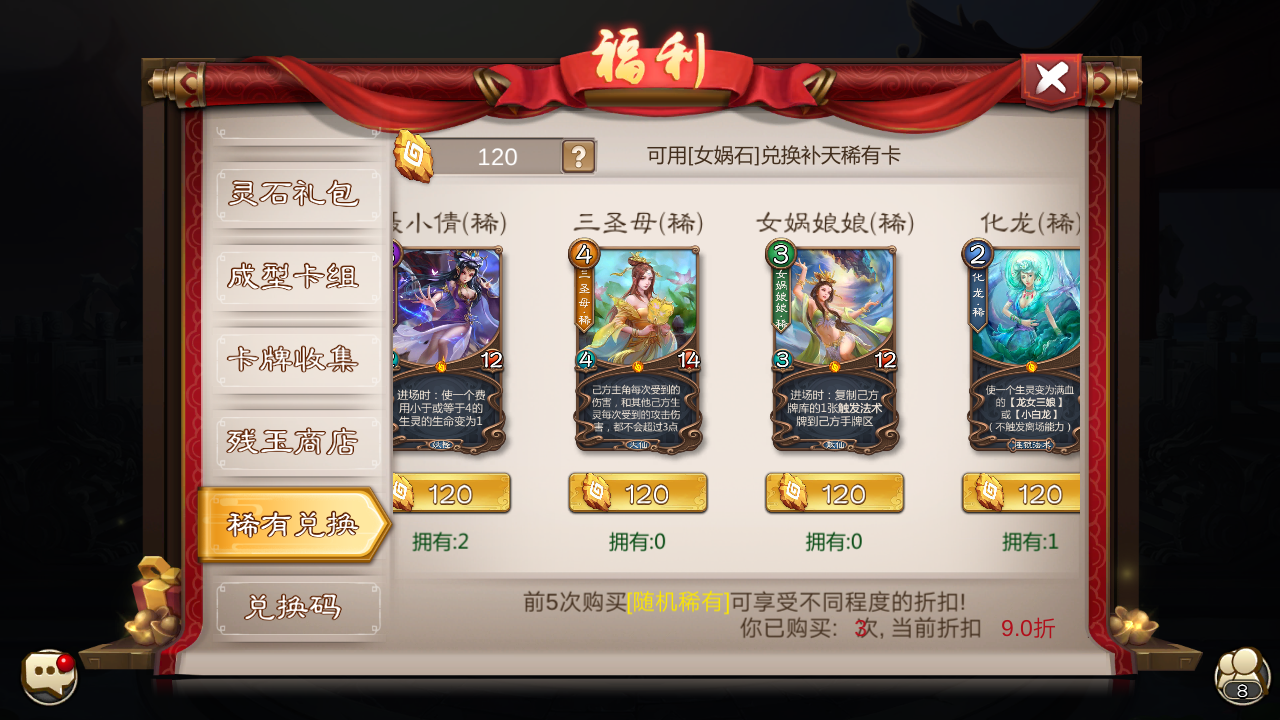Select the 卡牌收集 tab
The width and height of the screenshot is (1280, 720).
click(x=297, y=358)
